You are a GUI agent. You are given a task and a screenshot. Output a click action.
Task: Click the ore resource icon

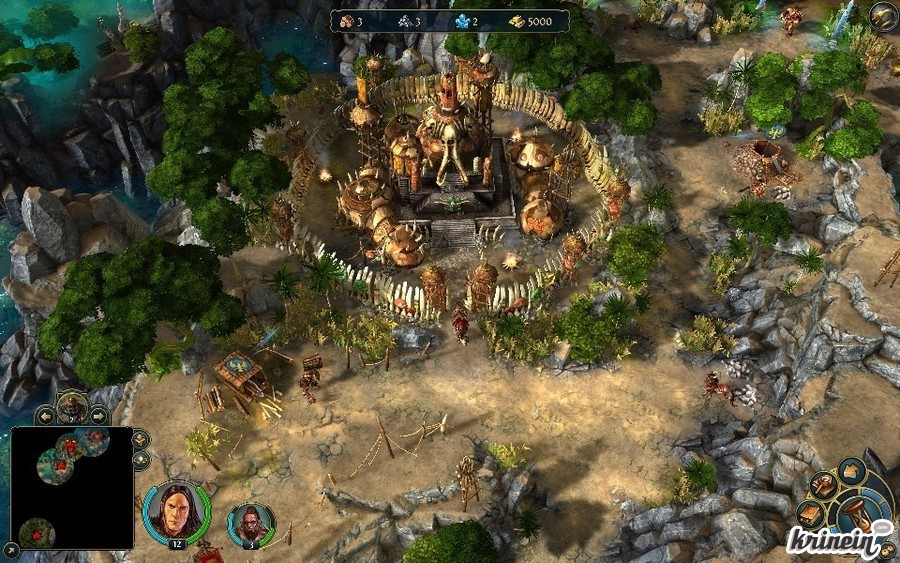coord(405,21)
